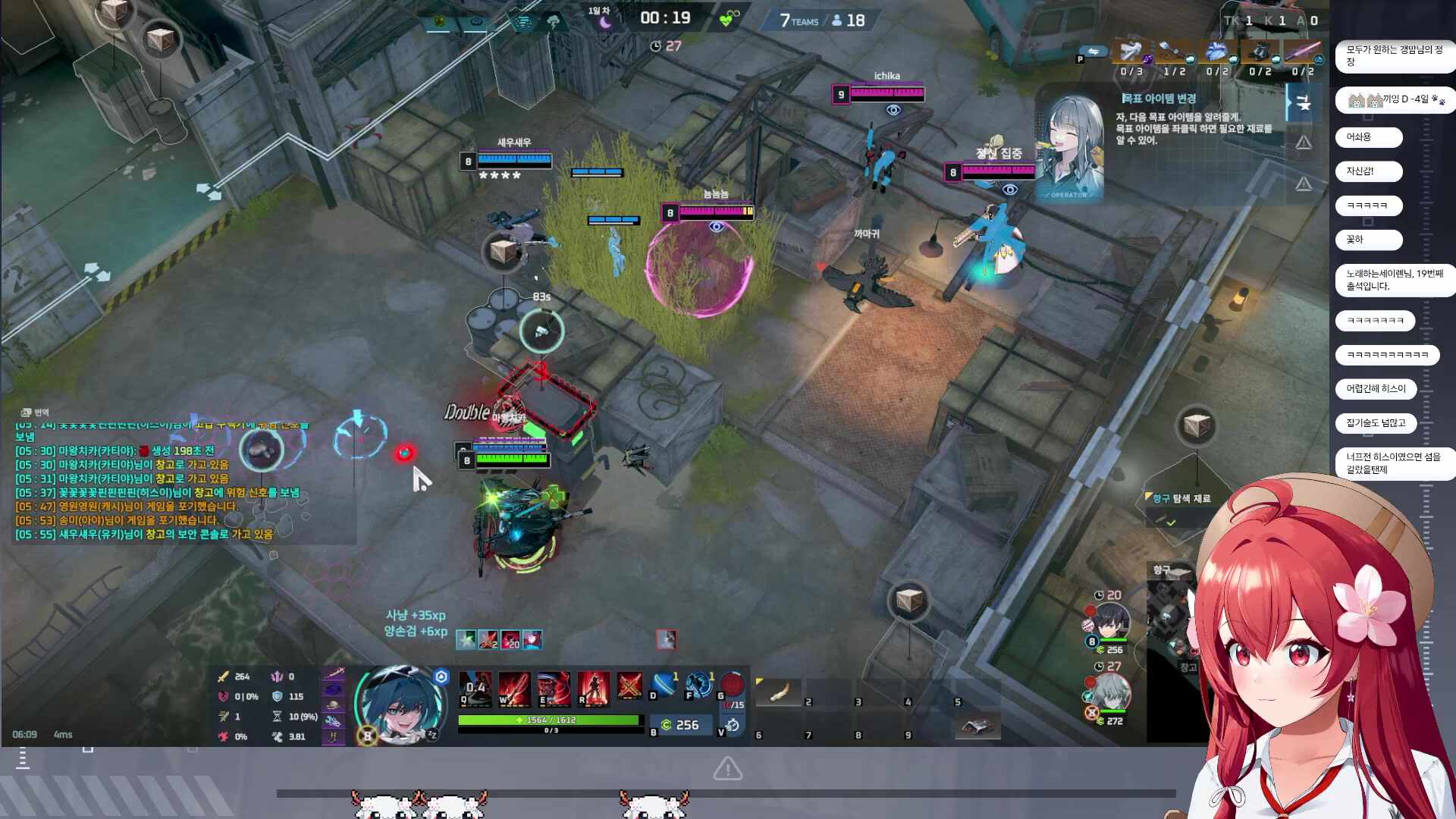1456x819 pixels.
Task: Select the equipped sword weapon slot
Action: [334, 672]
